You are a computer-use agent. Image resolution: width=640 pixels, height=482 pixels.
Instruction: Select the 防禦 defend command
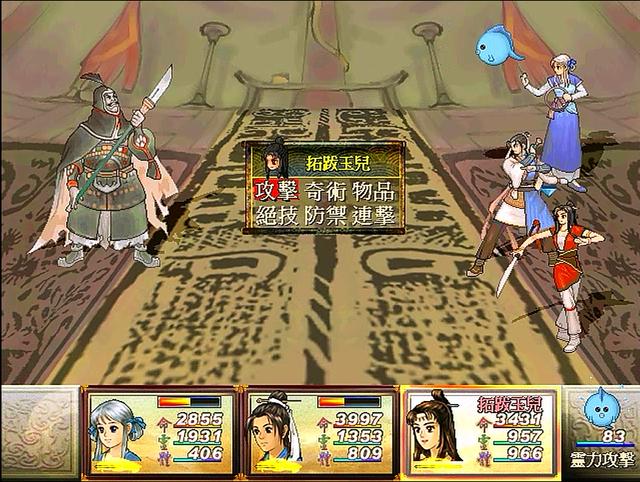click(326, 216)
